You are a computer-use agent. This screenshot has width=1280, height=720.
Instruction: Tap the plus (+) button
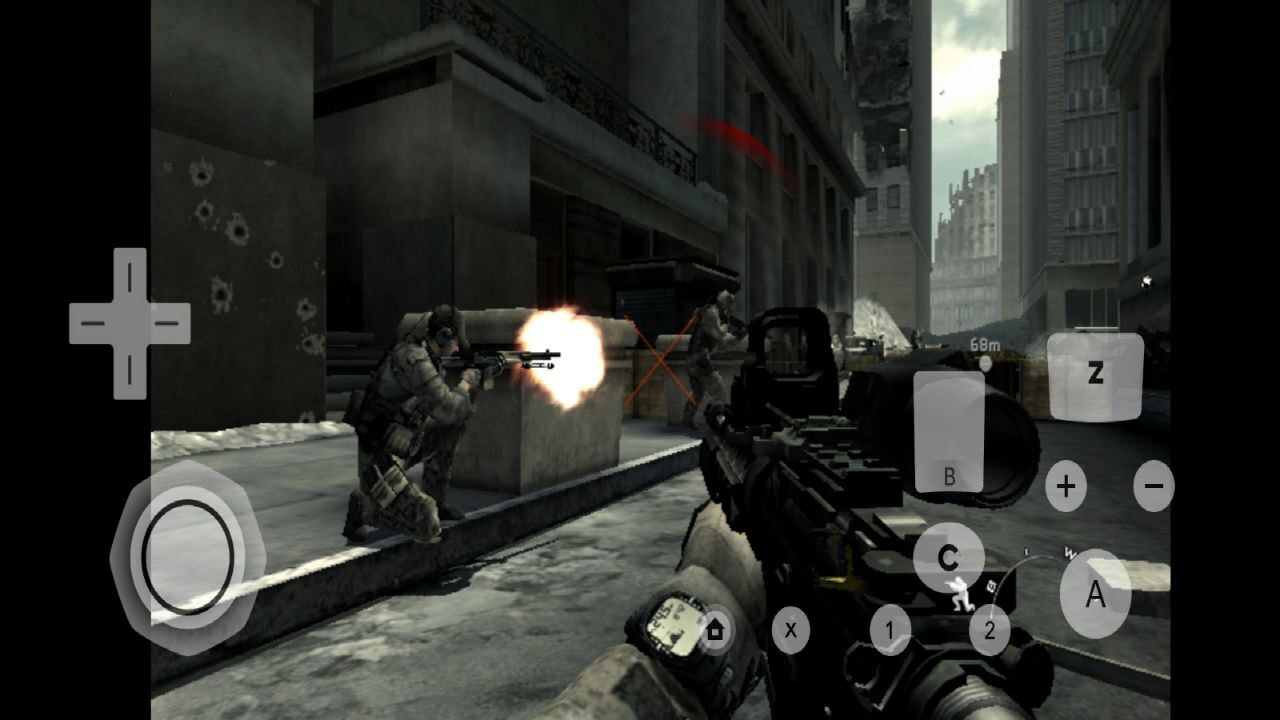pyautogui.click(x=1066, y=487)
